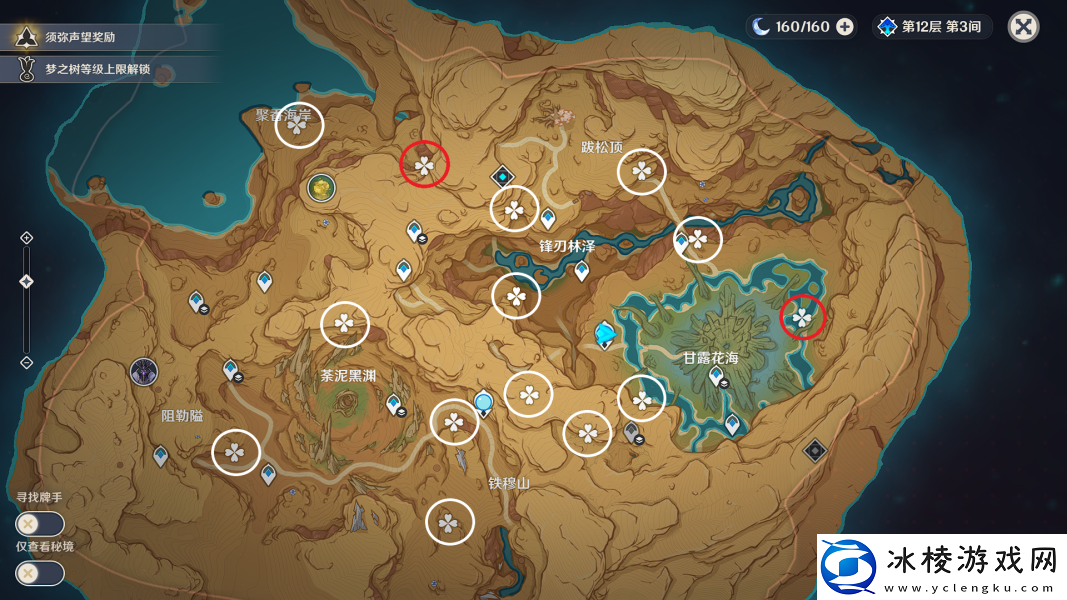Close the map with the X button

[1023, 26]
